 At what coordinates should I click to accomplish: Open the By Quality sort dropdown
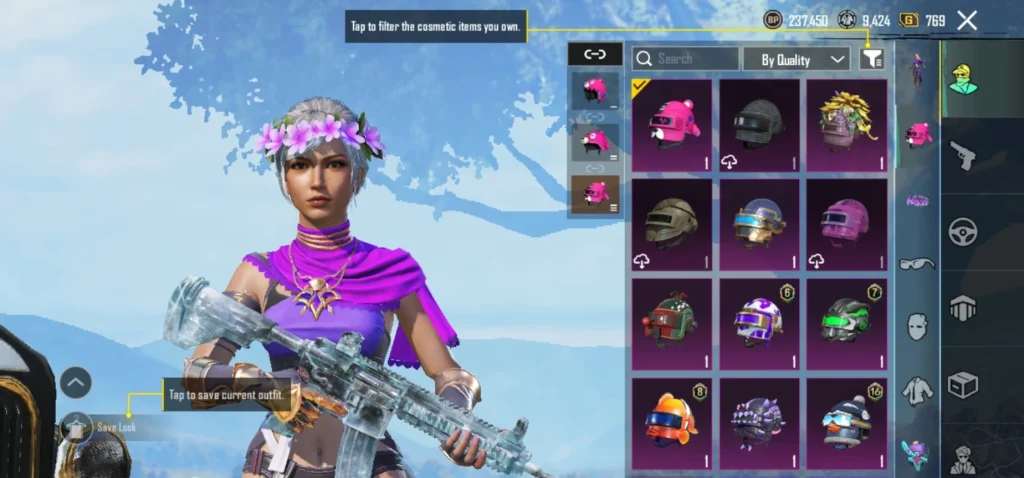coord(796,59)
